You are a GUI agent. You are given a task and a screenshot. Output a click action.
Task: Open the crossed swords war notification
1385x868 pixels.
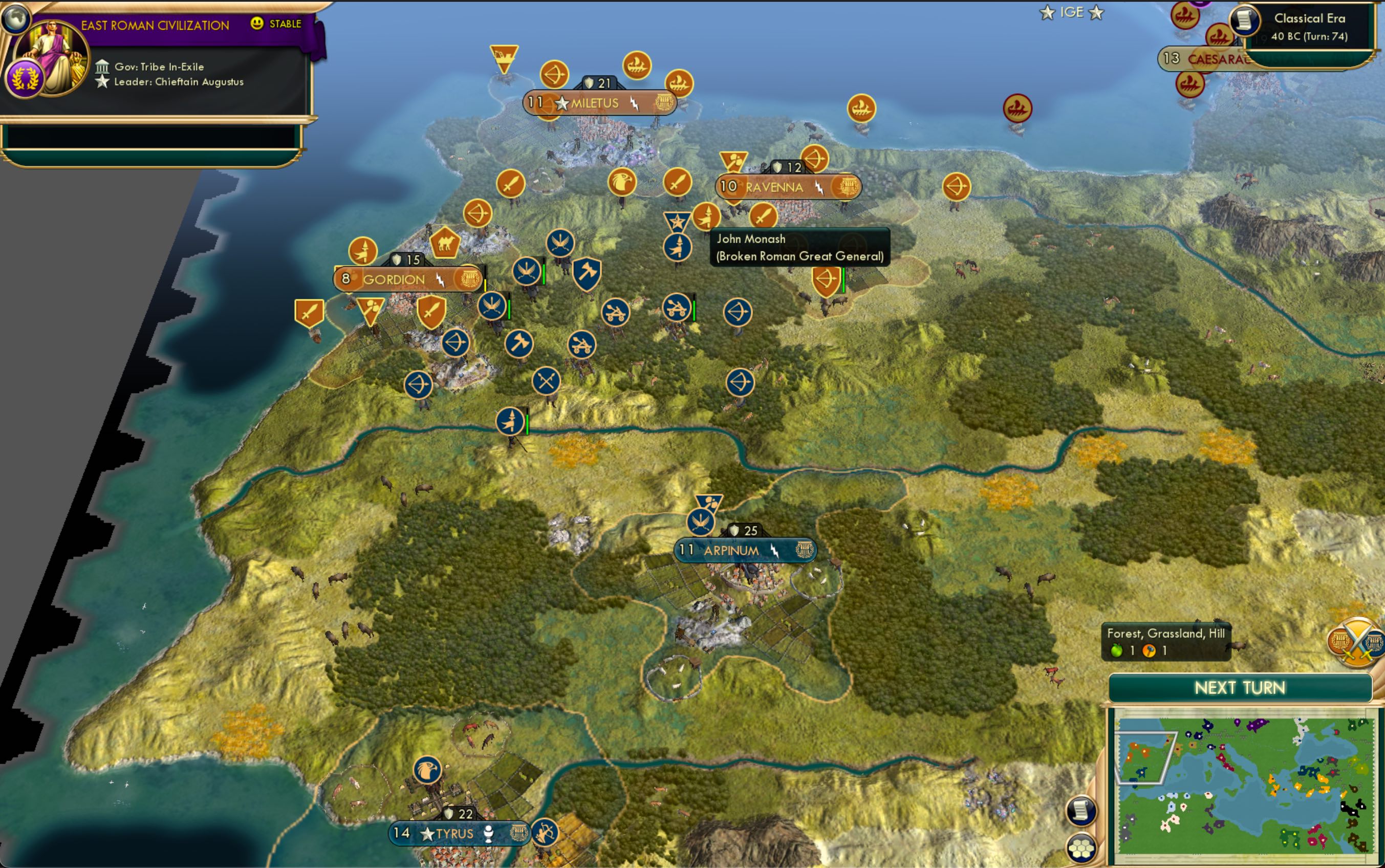click(x=1357, y=642)
